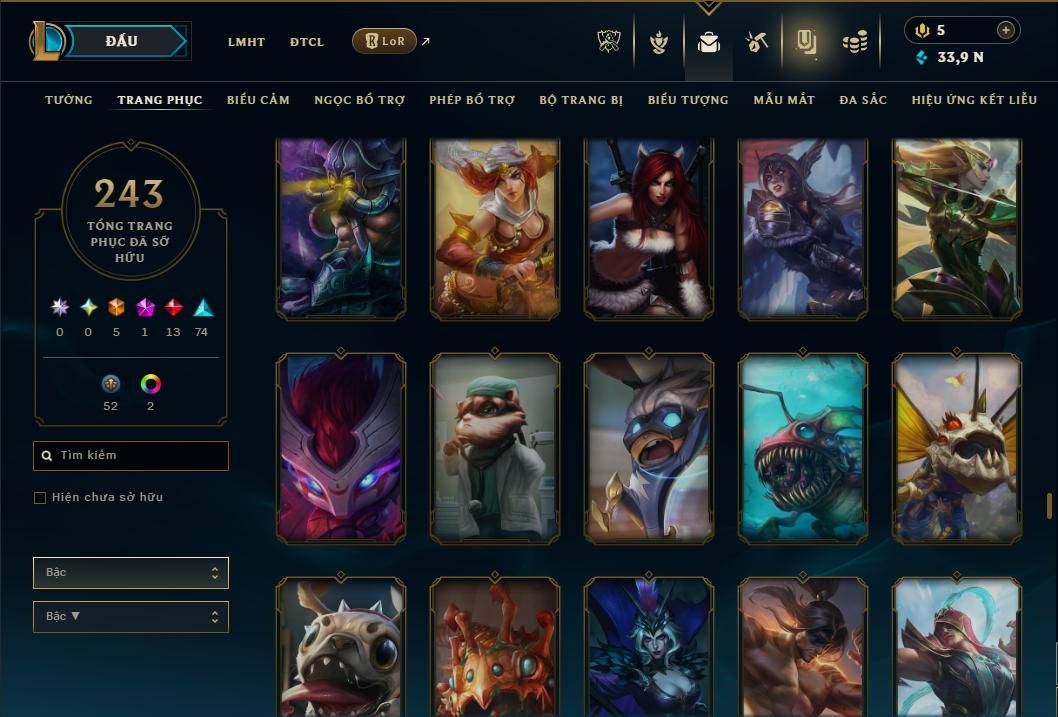
Task: Open the backpack collection icon
Action: pyautogui.click(x=709, y=42)
